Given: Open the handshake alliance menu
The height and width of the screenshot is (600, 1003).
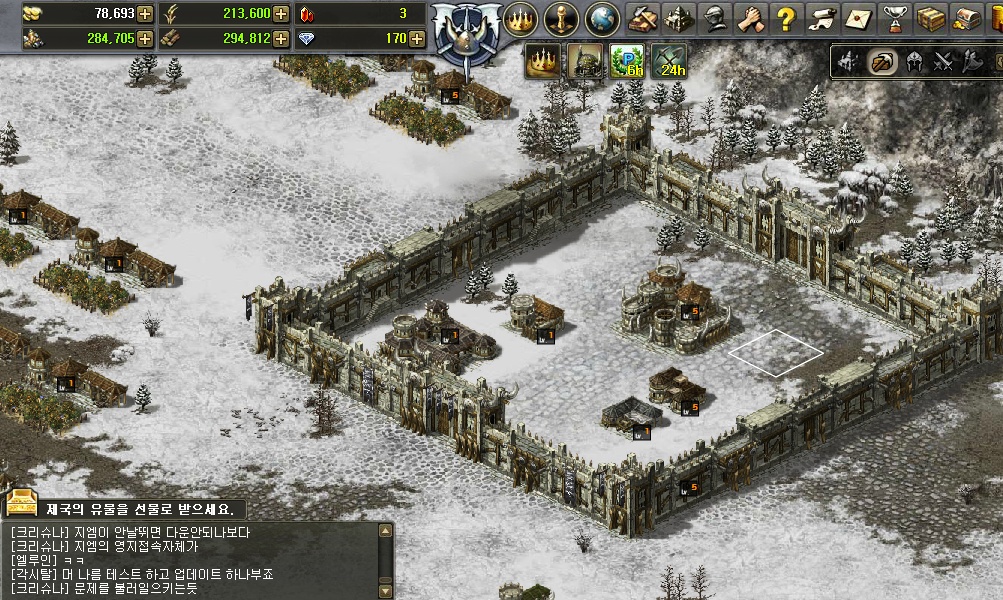Looking at the screenshot, I should (x=750, y=18).
